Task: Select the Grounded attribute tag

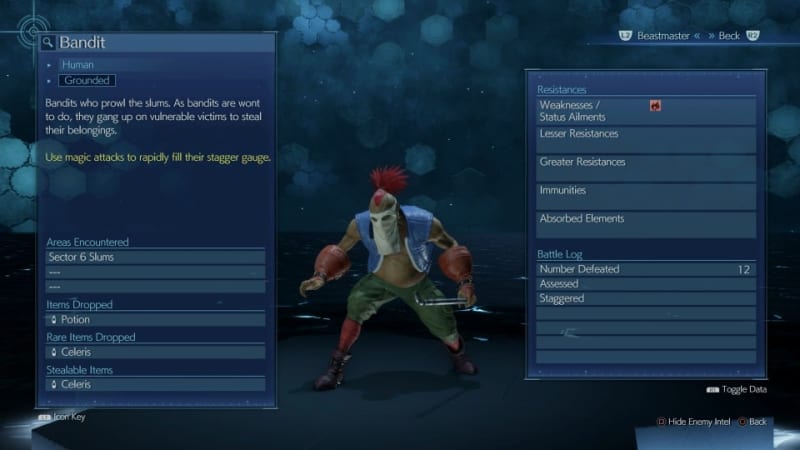Action: click(87, 80)
